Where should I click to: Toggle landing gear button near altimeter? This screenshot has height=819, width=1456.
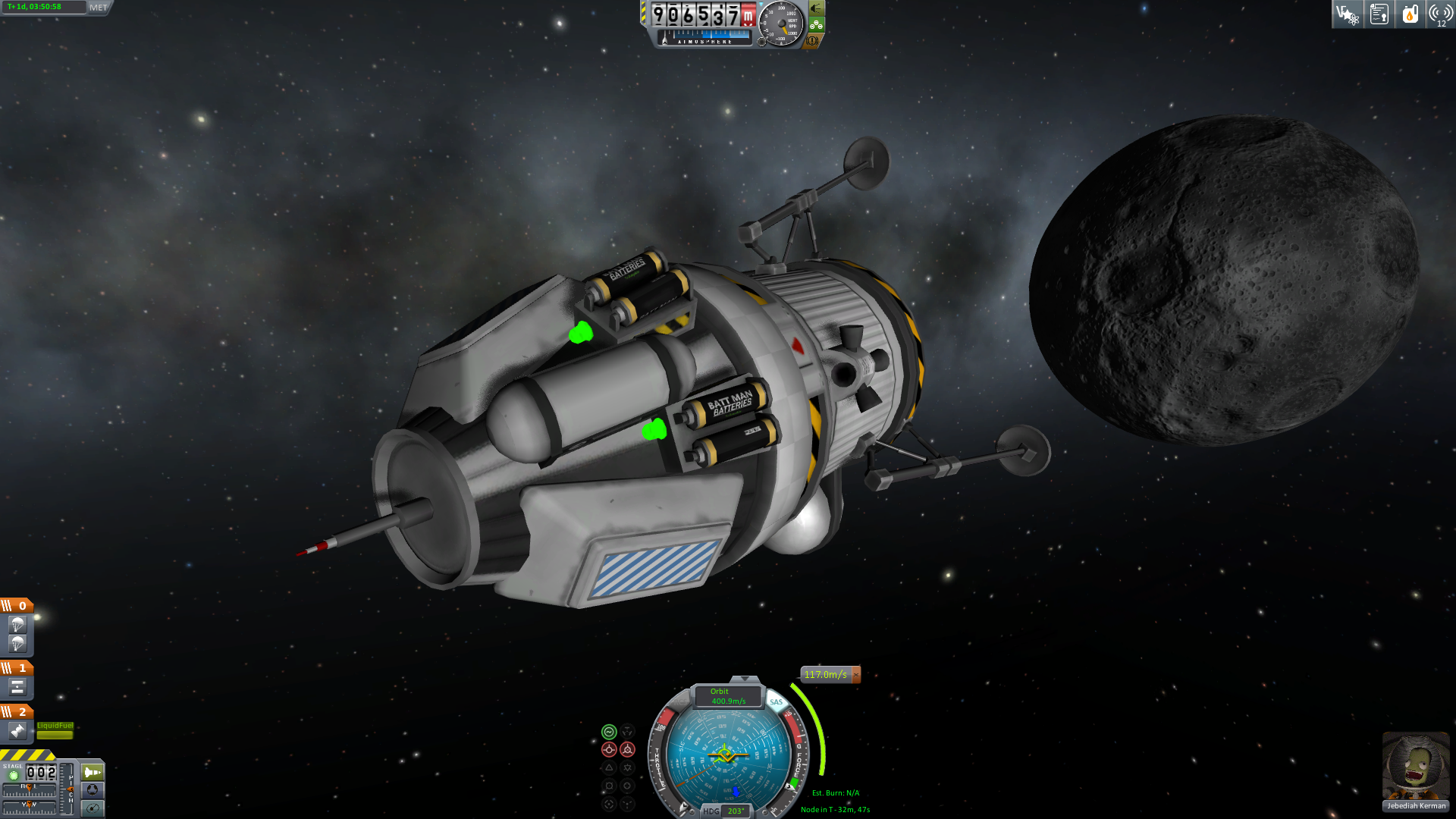(x=816, y=24)
